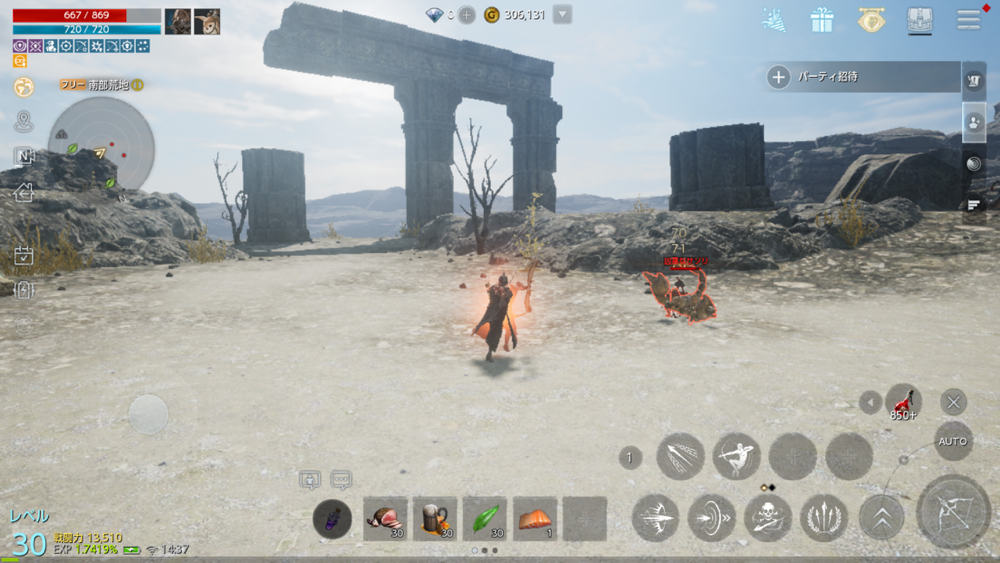Open the party popper events icon
The width and height of the screenshot is (1000, 563).
[x=774, y=19]
